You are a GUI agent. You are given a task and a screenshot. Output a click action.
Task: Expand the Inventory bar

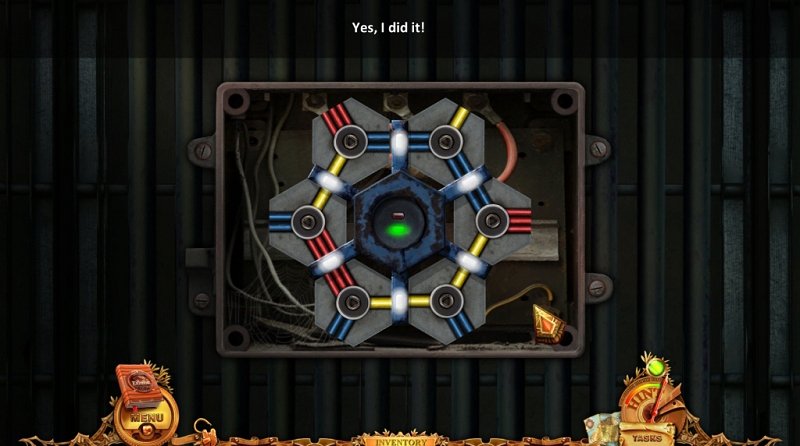tap(399, 440)
